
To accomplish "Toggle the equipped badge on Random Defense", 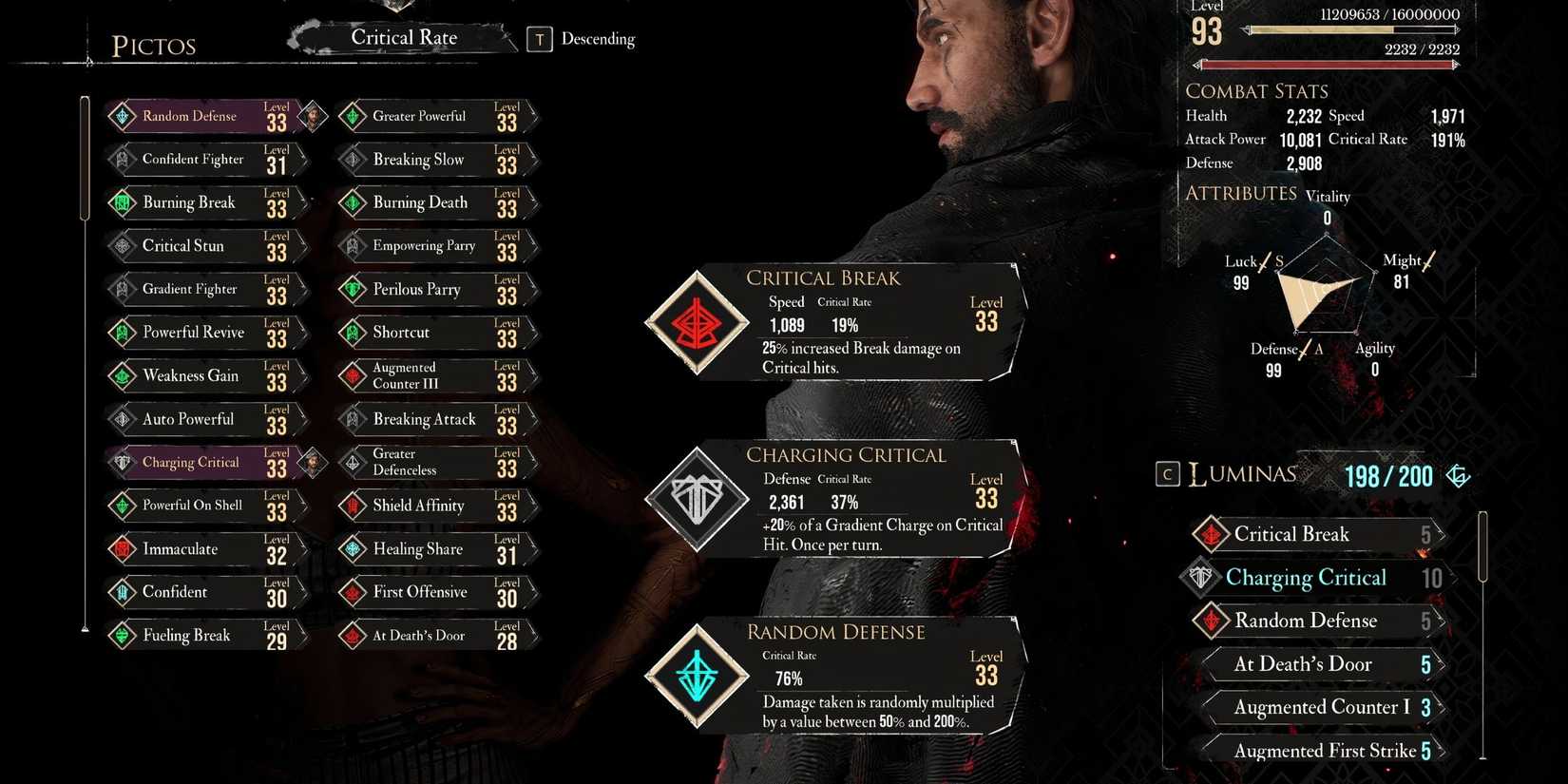I will pyautogui.click(x=314, y=116).
